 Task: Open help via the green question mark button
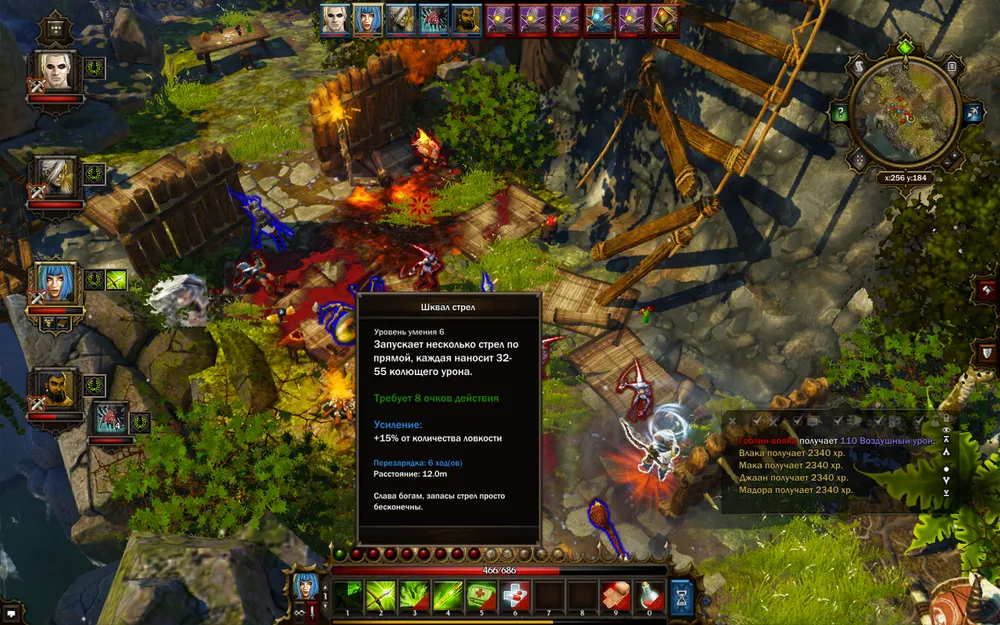tap(841, 114)
